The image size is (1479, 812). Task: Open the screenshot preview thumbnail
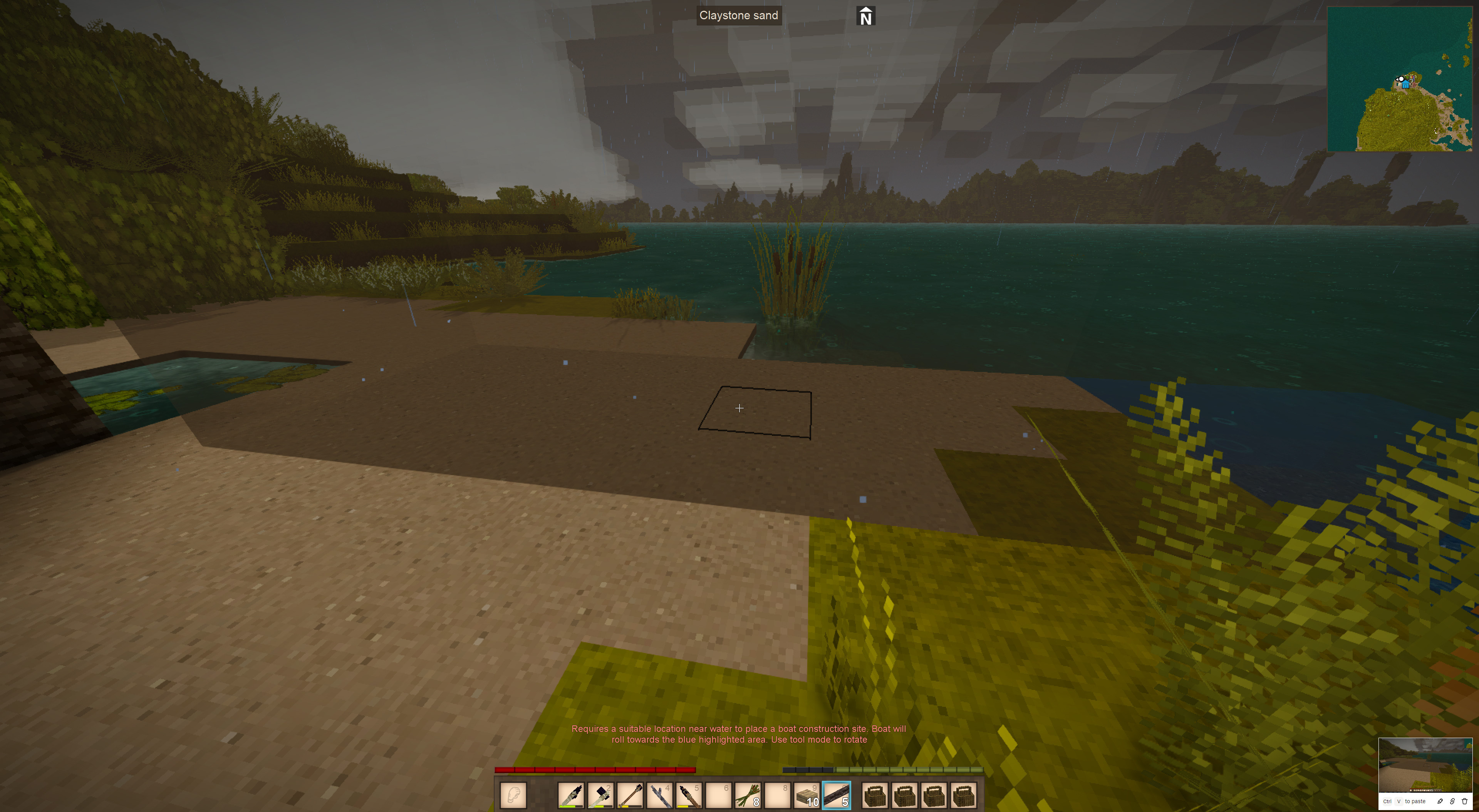point(1425,764)
